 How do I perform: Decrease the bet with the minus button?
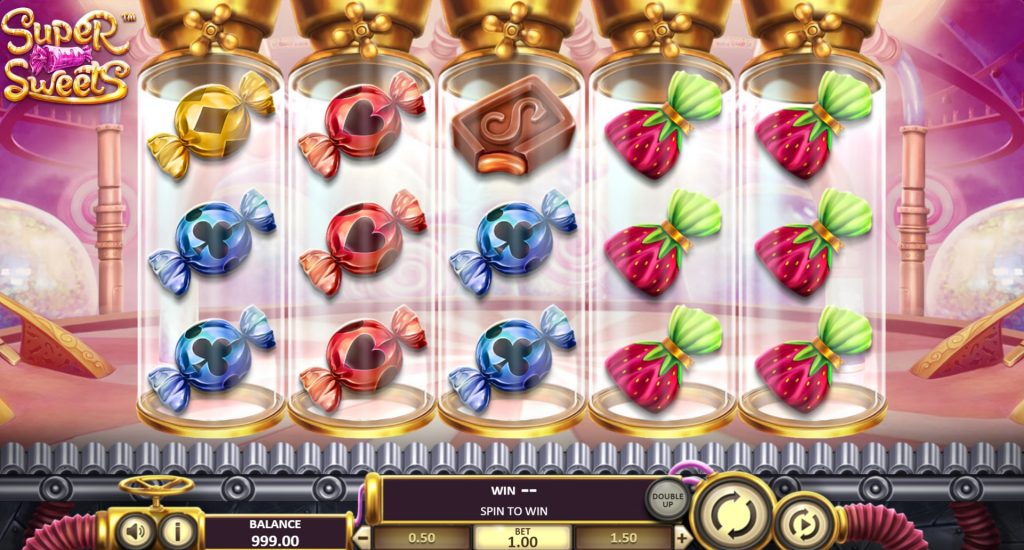[364, 537]
